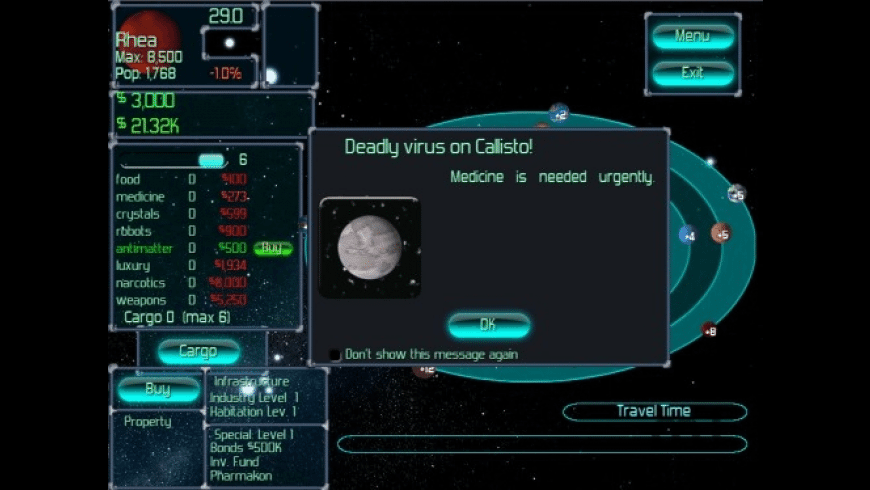Select the medicine commodity row
The height and width of the screenshot is (490, 870).
[140, 197]
